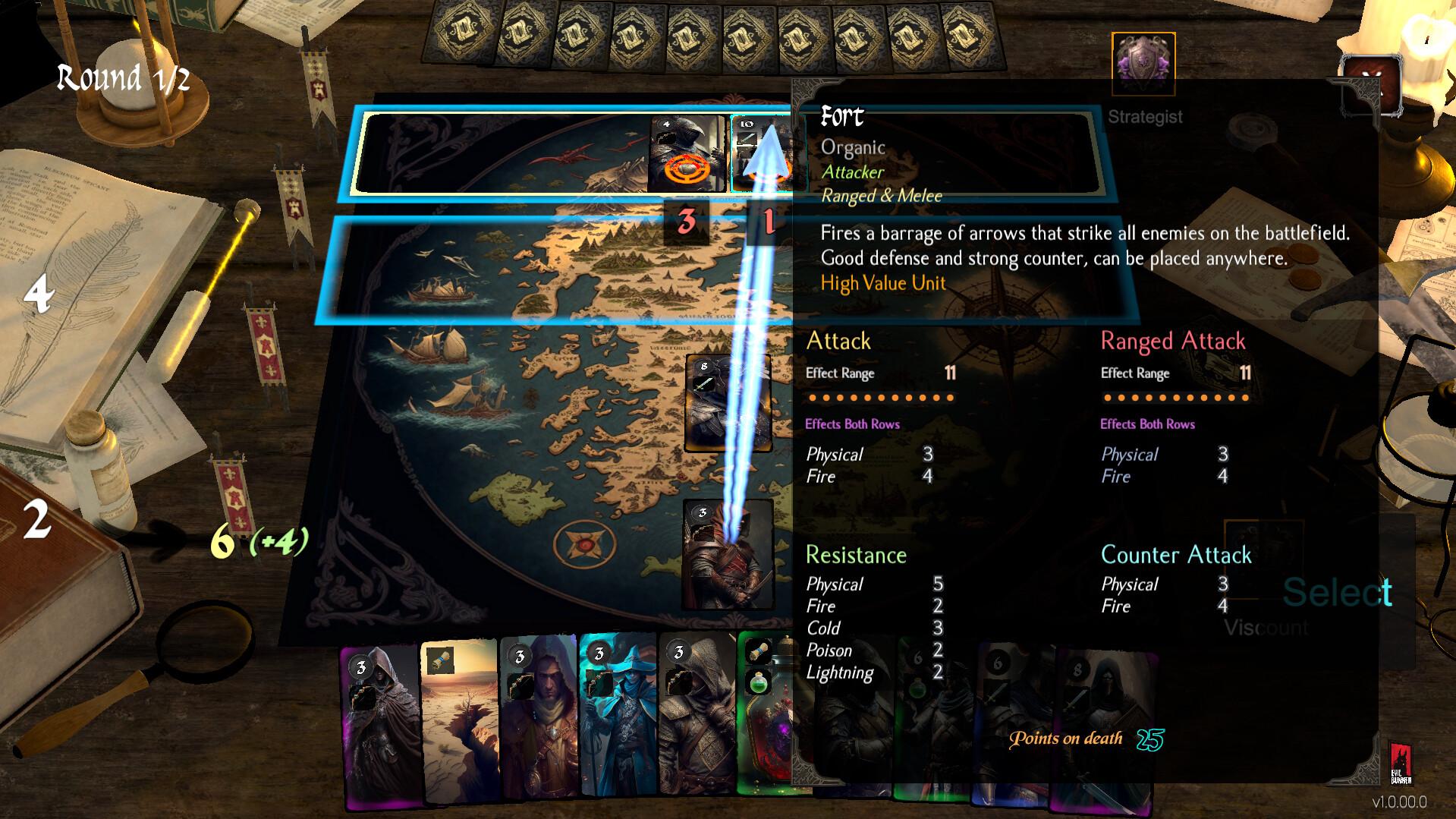1456x819 pixels.
Task: Click the bow icon on the blue wizard card
Action: click(x=599, y=682)
